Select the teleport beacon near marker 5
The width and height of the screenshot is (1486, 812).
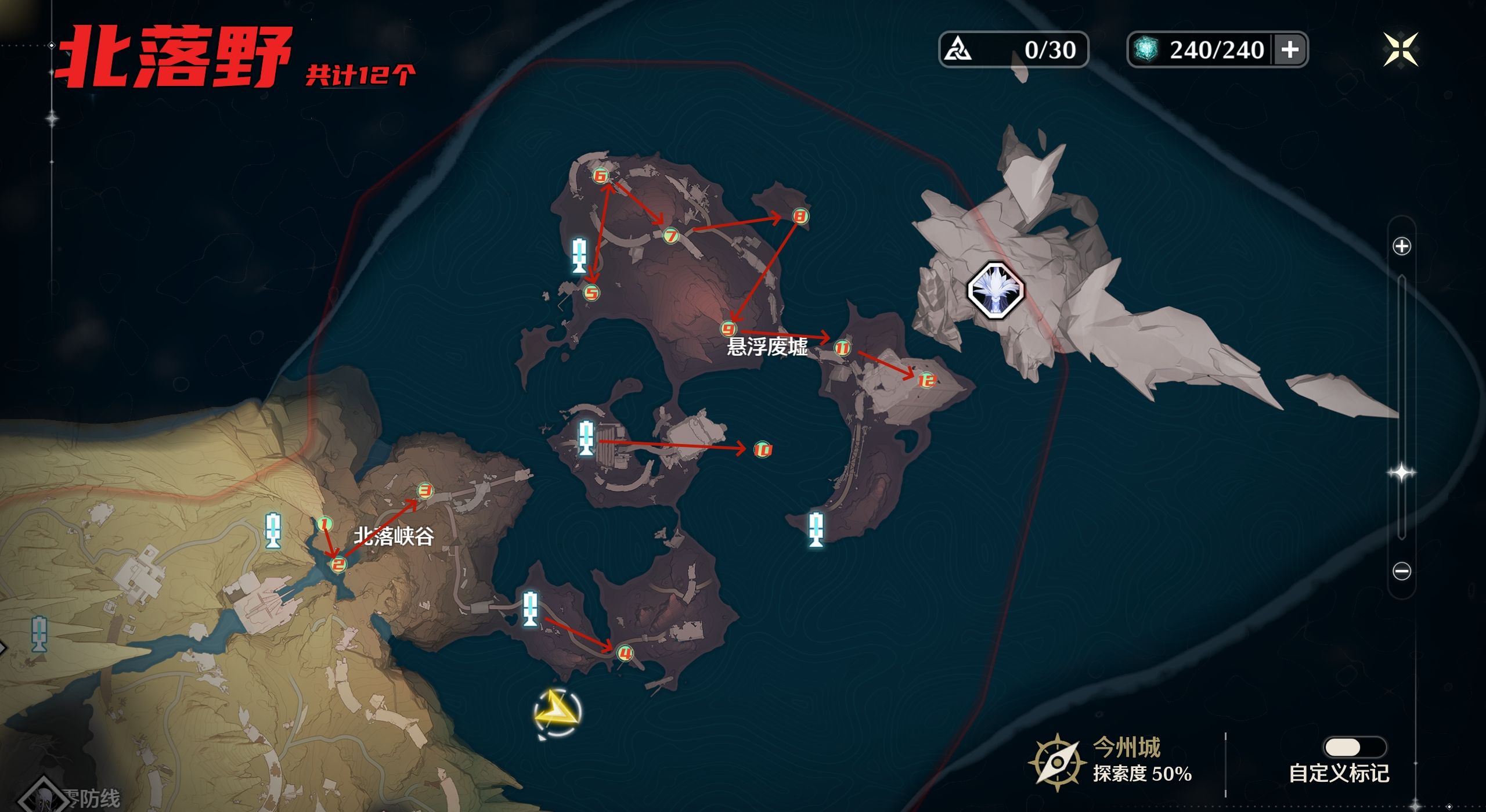[x=579, y=255]
